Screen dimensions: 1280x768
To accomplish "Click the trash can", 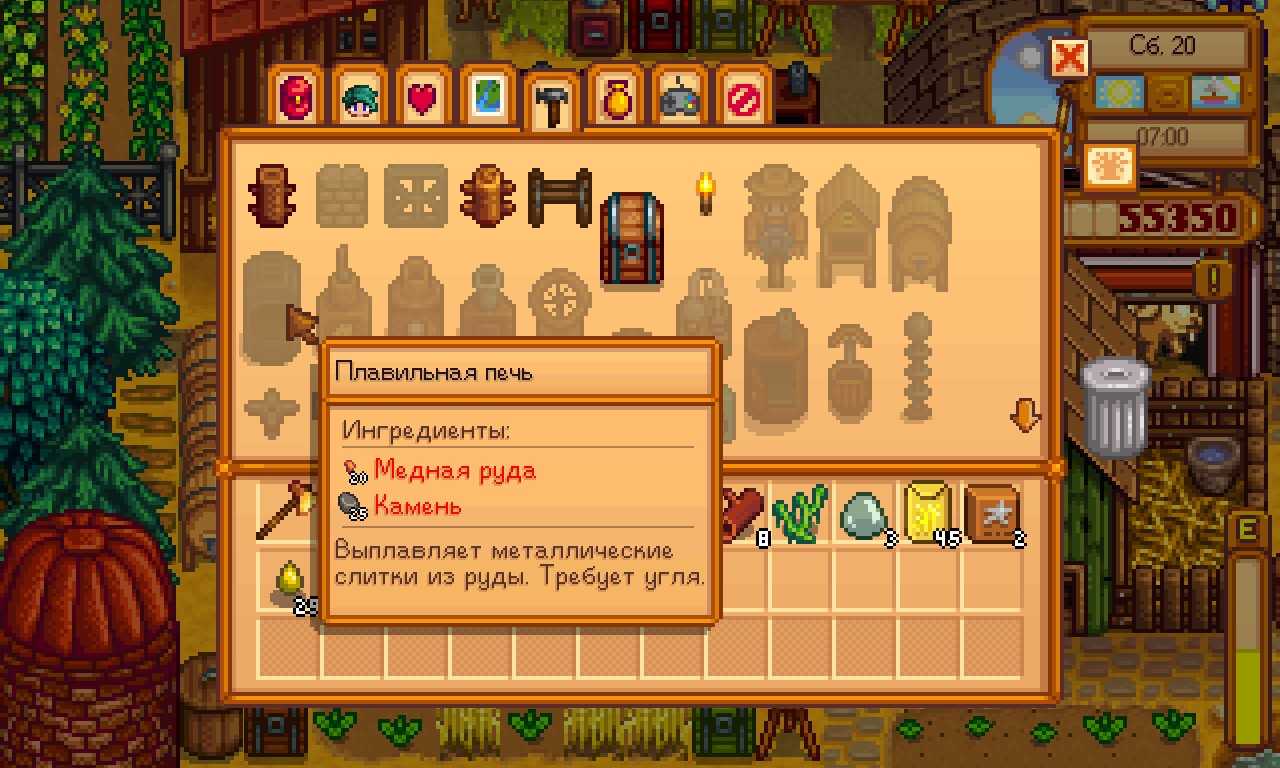I will click(x=1117, y=407).
